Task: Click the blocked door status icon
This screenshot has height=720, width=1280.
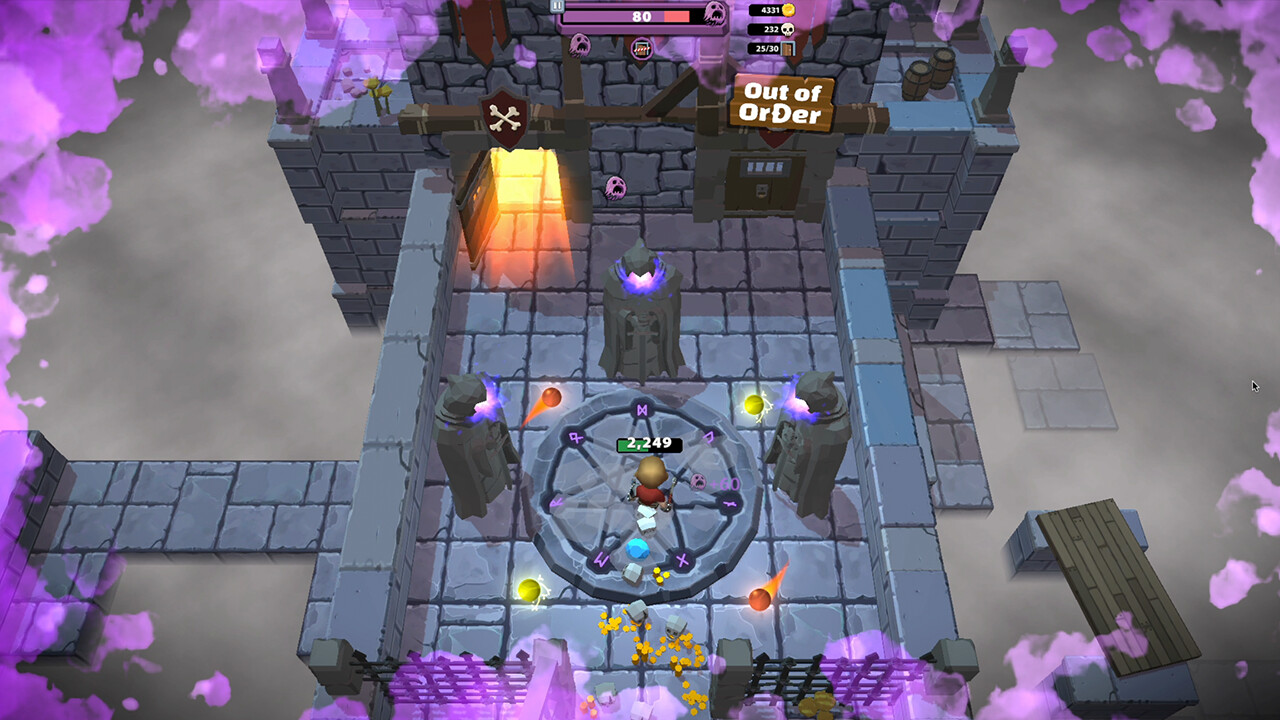Action: [x=641, y=47]
